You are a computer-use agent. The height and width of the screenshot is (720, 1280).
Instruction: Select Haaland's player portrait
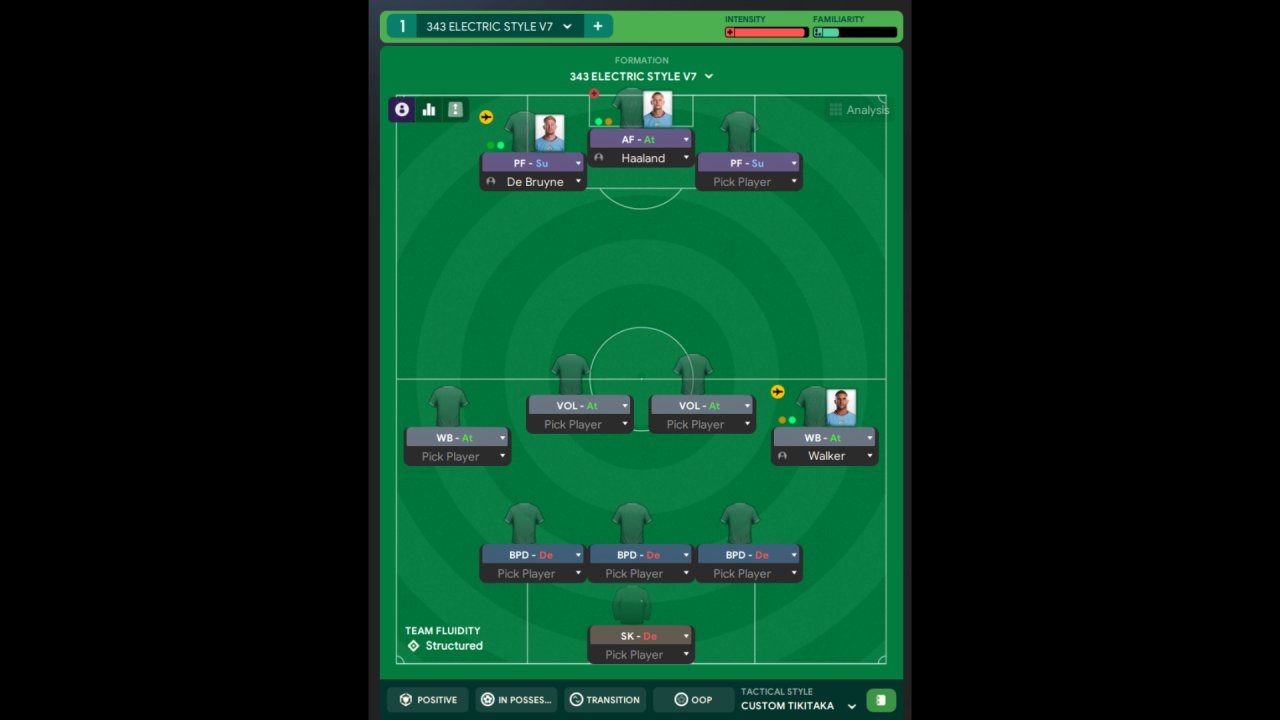tap(657, 110)
